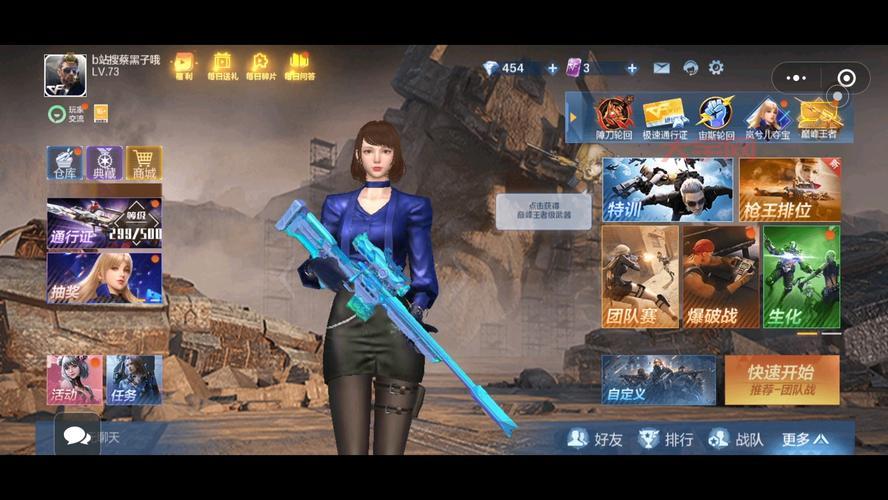Open the 仓库 warehouse menu
Viewport: 888px width, 500px height.
coord(64,163)
